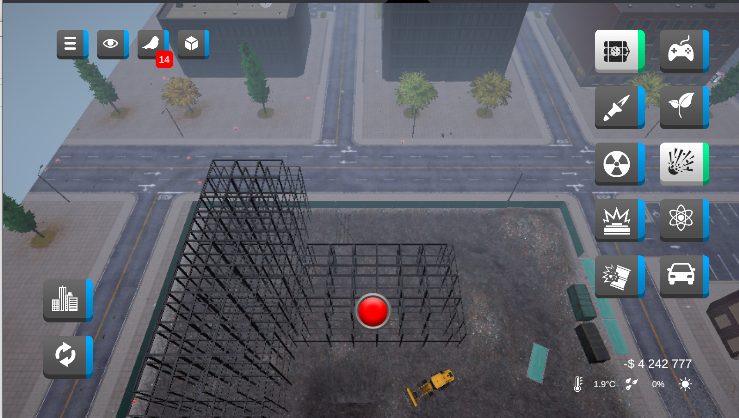Open the car vehicles button
Image resolution: width=739 pixels, height=418 pixels.
click(683, 275)
